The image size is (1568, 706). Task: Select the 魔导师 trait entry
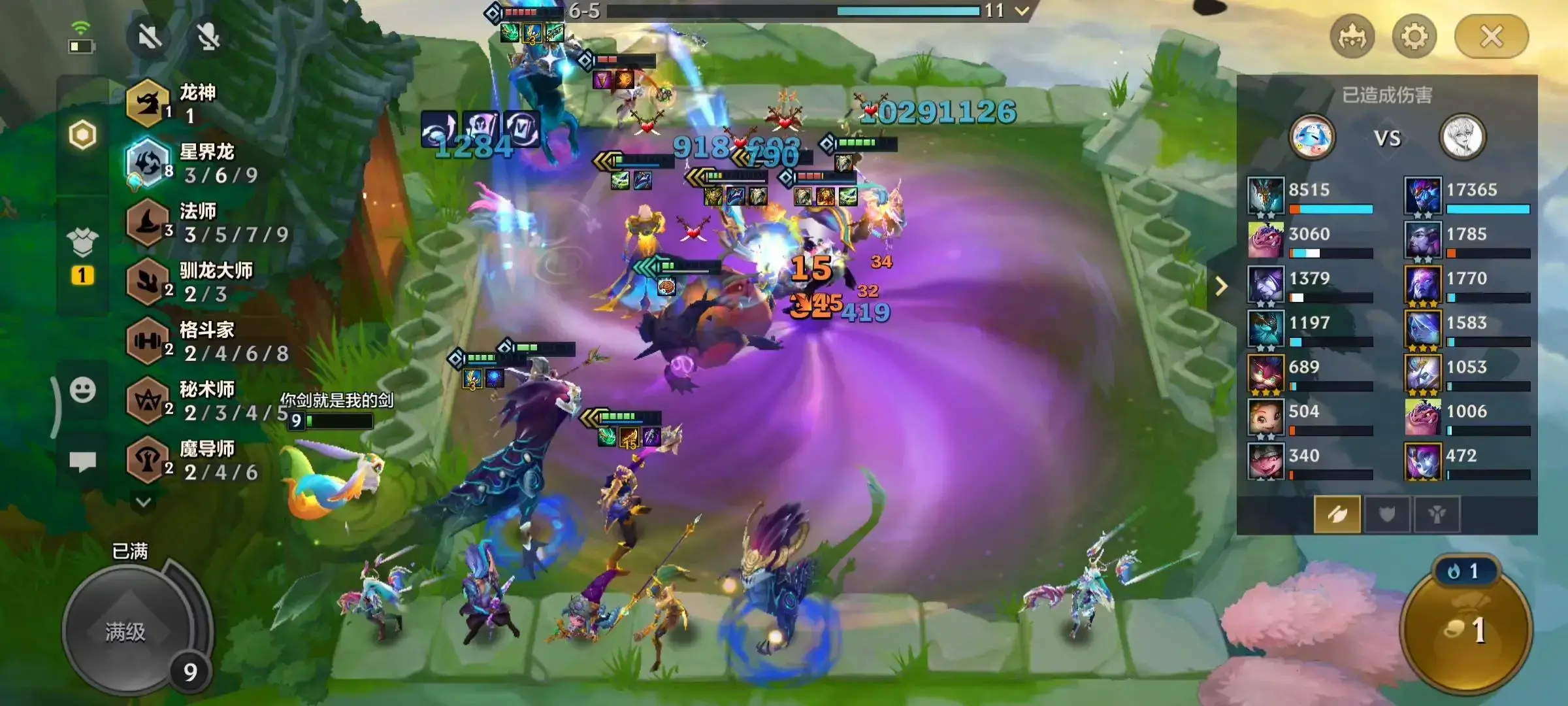[196, 460]
